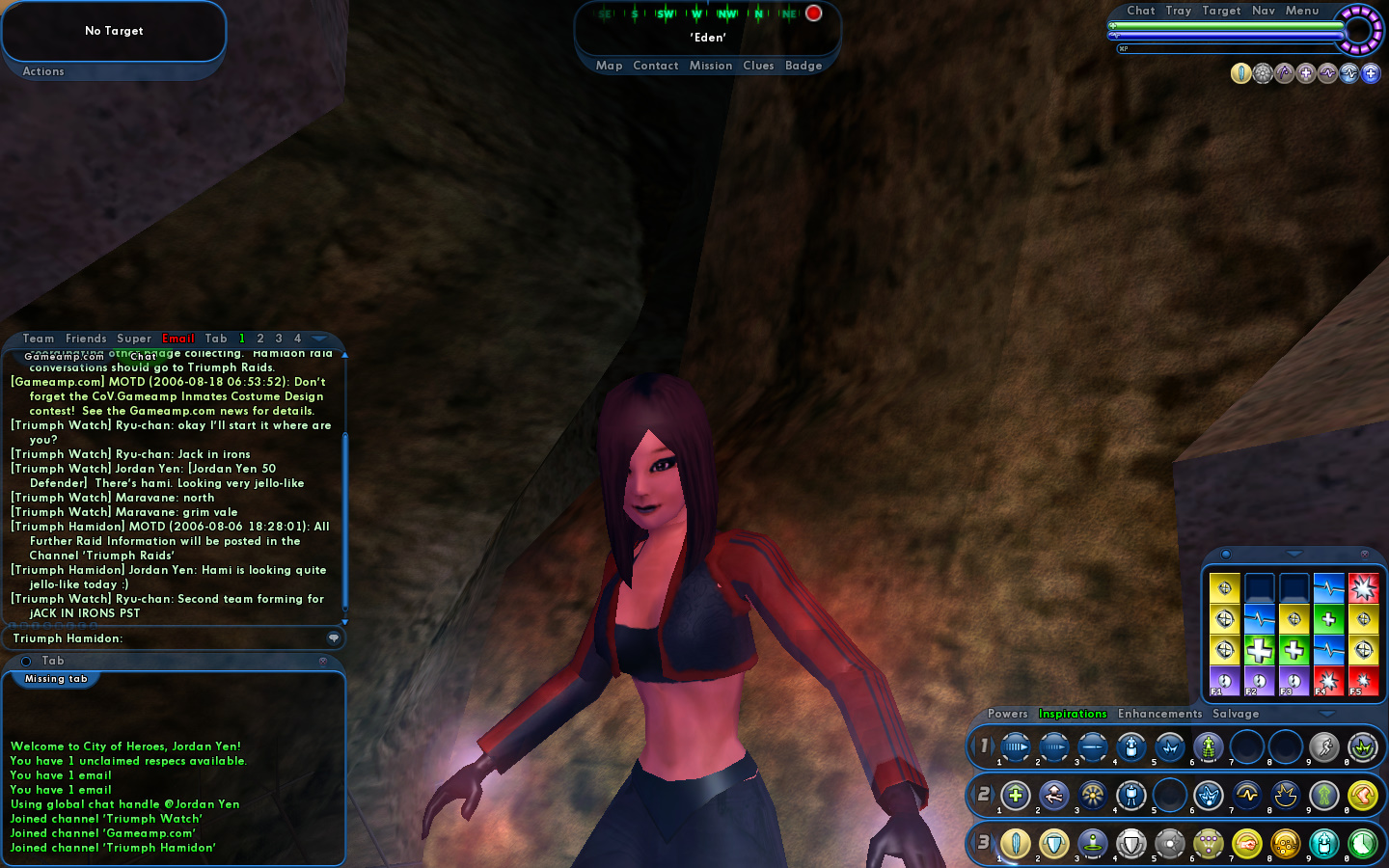Screen dimensions: 1389x868
Task: Open the Nav window
Action: coord(1264,11)
